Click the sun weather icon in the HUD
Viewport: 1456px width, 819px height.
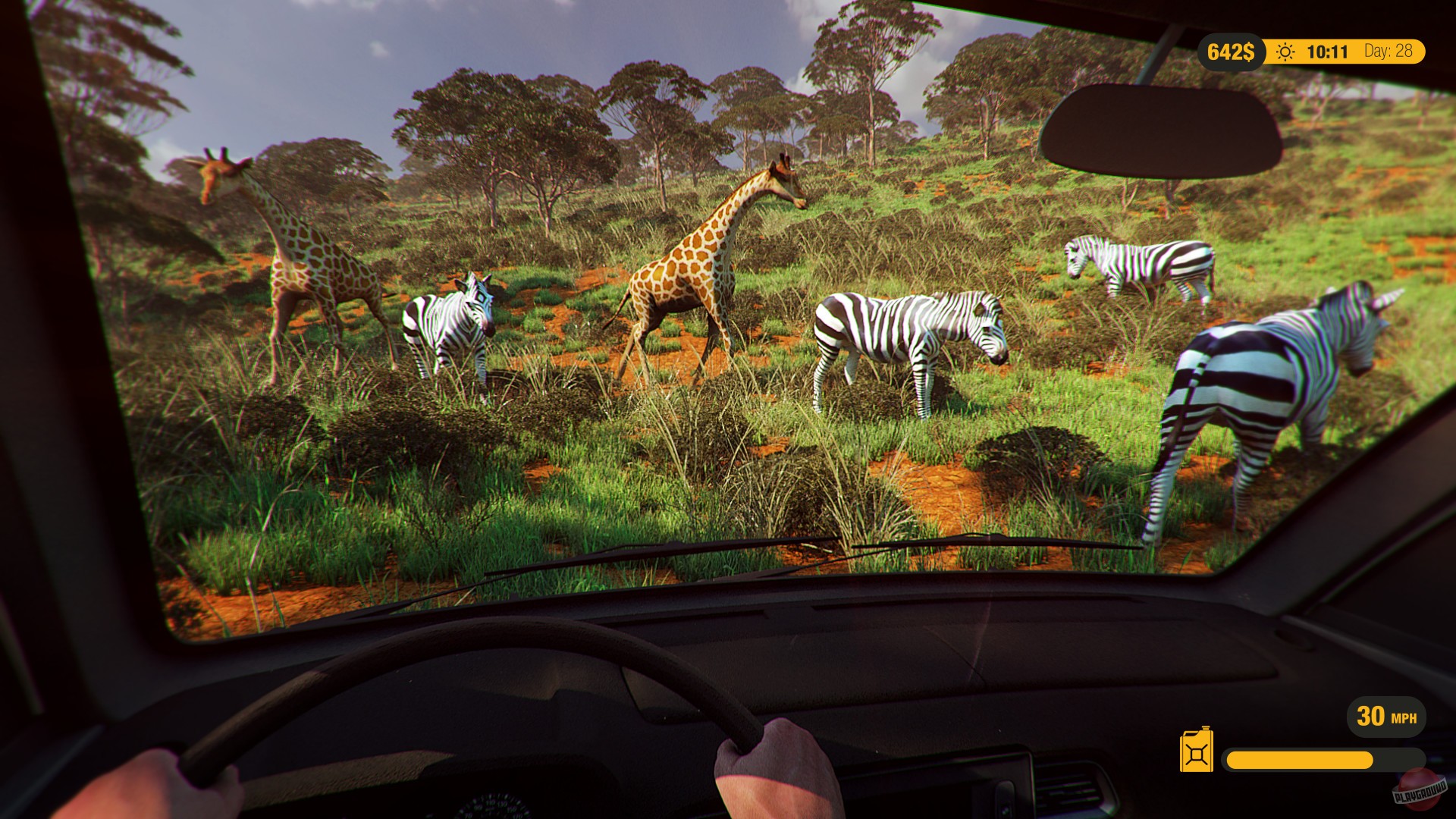tap(1286, 52)
